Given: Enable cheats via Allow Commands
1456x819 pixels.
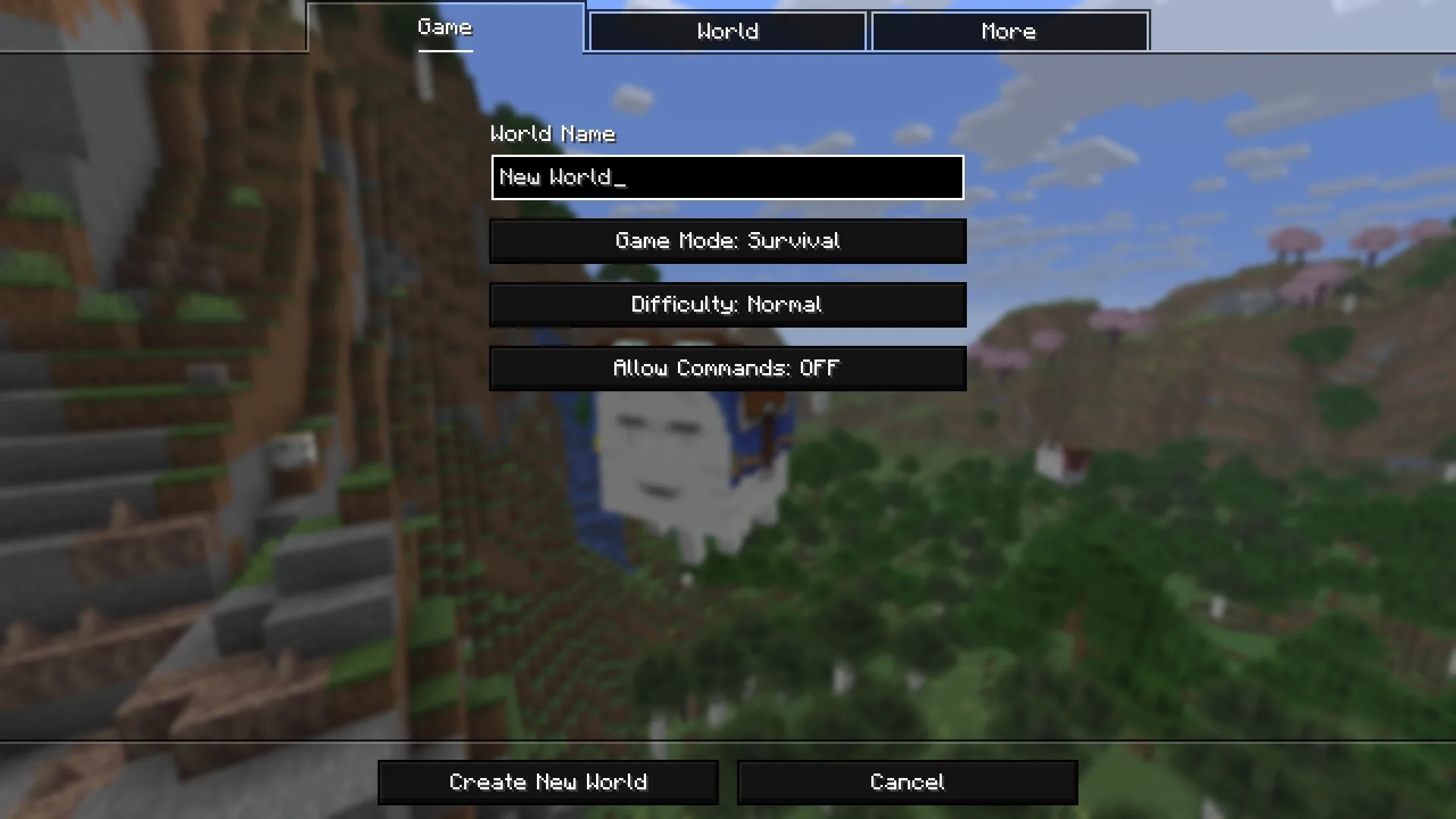Looking at the screenshot, I should (727, 369).
